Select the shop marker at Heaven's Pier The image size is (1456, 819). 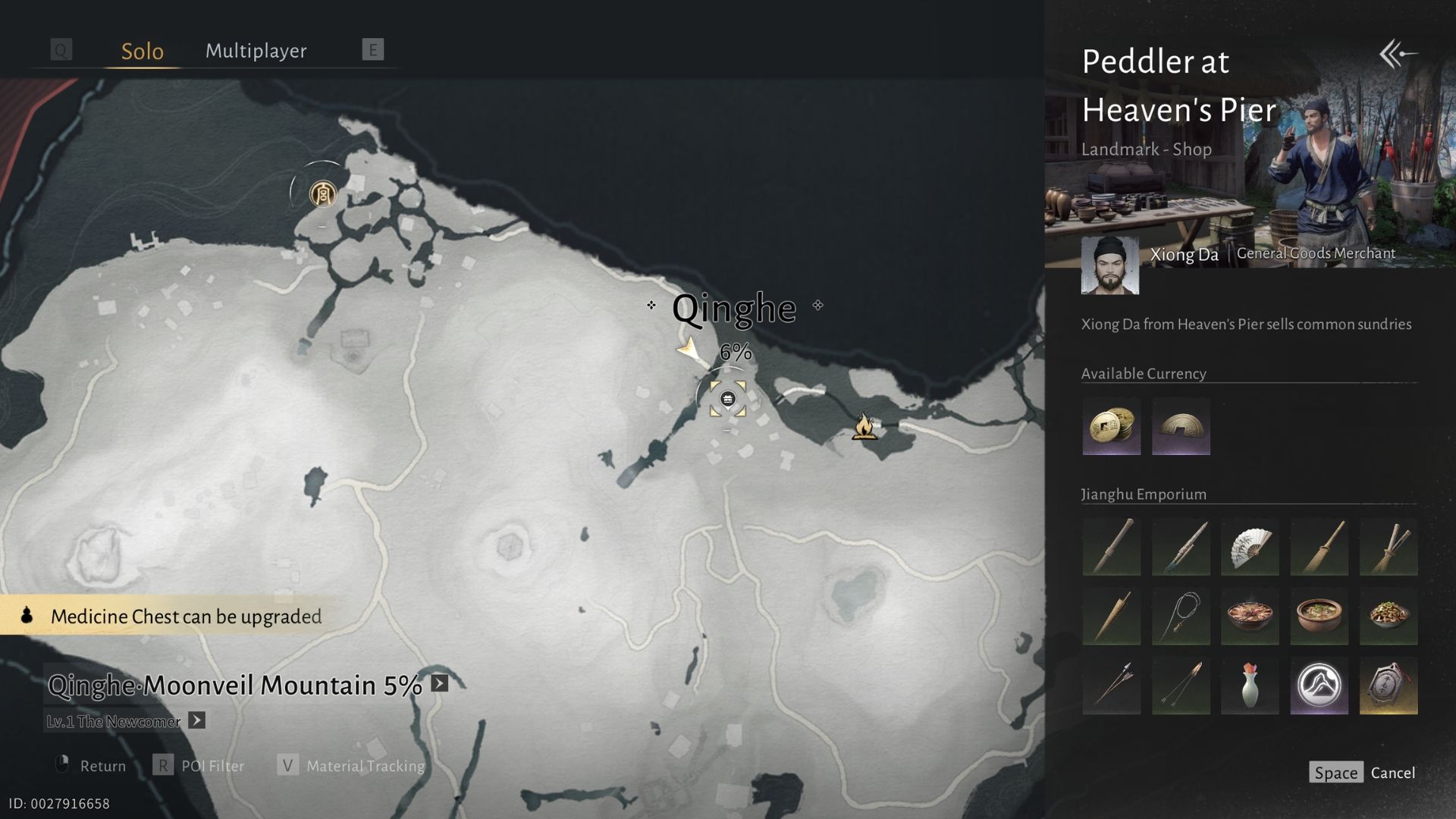click(x=727, y=399)
